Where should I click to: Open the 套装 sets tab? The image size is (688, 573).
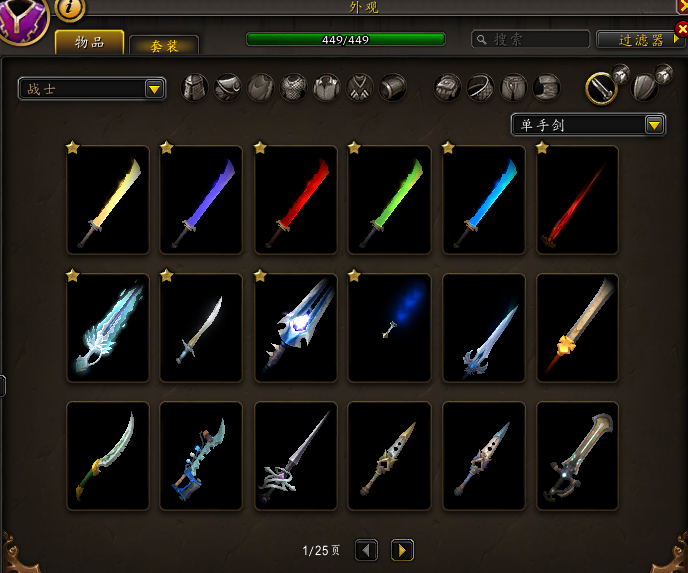pos(164,45)
